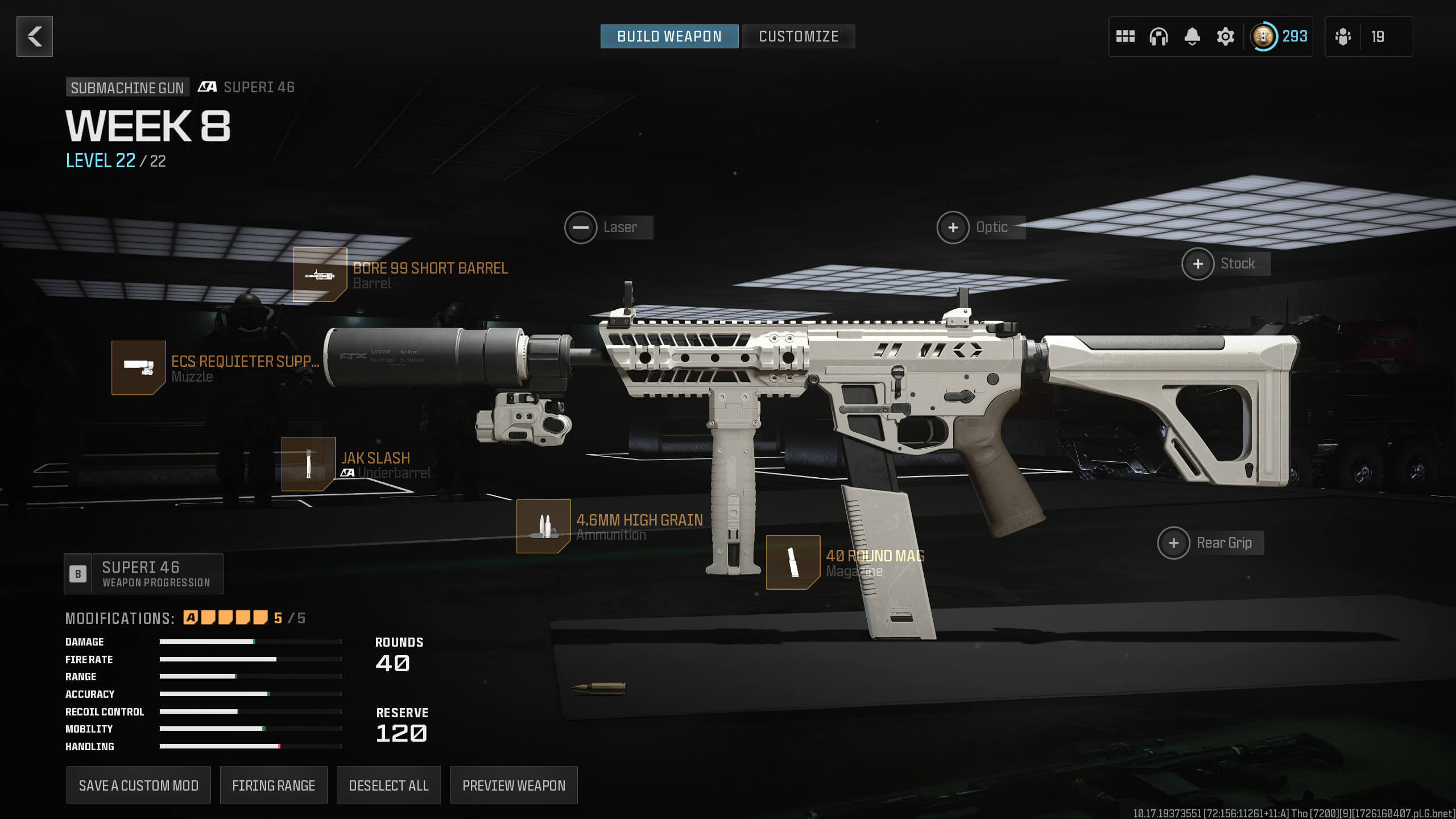Add a Stock attachment
This screenshot has width=1456, height=819.
[x=1198, y=264]
